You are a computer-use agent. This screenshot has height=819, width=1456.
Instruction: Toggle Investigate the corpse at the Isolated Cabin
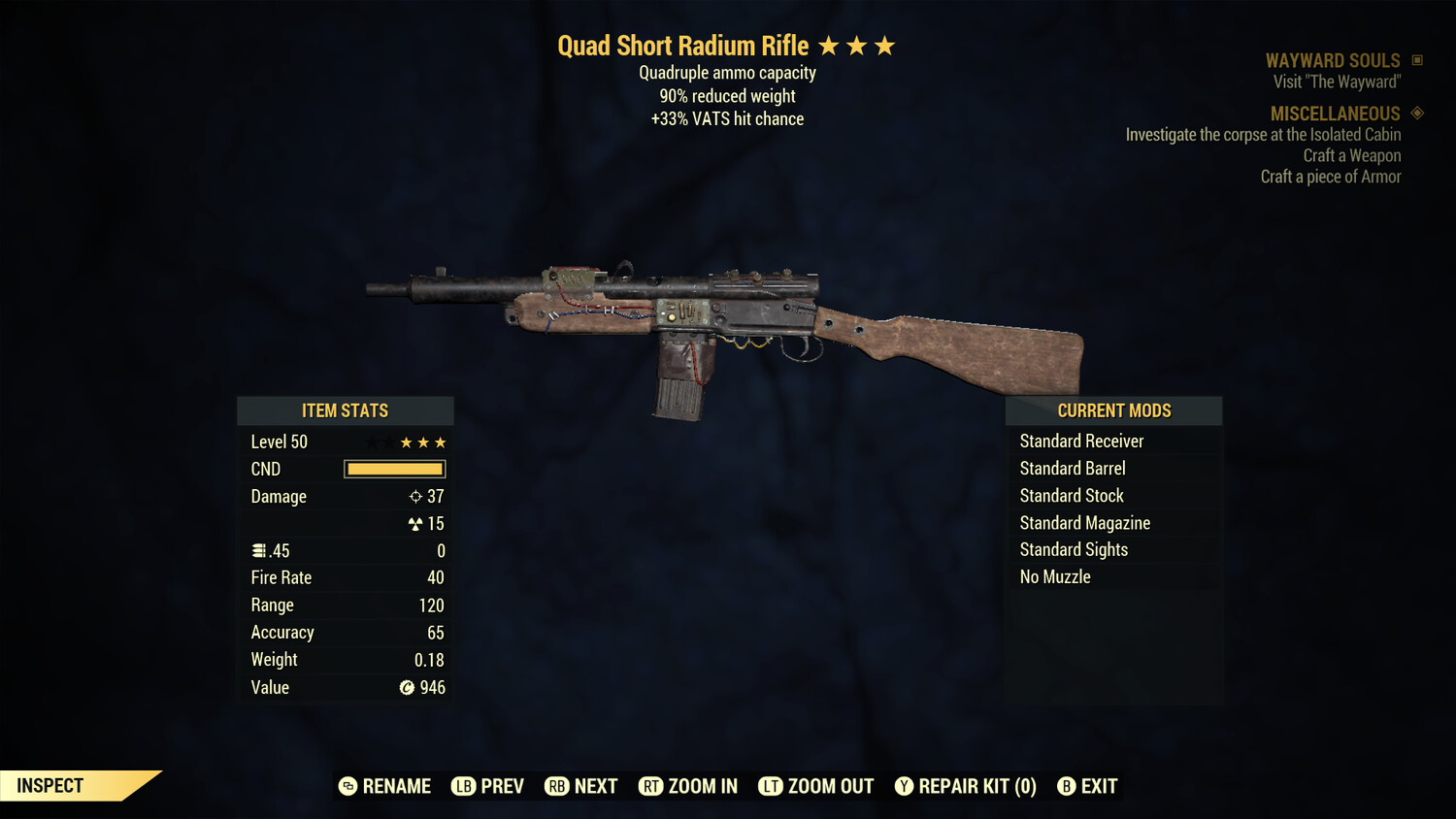(1263, 135)
